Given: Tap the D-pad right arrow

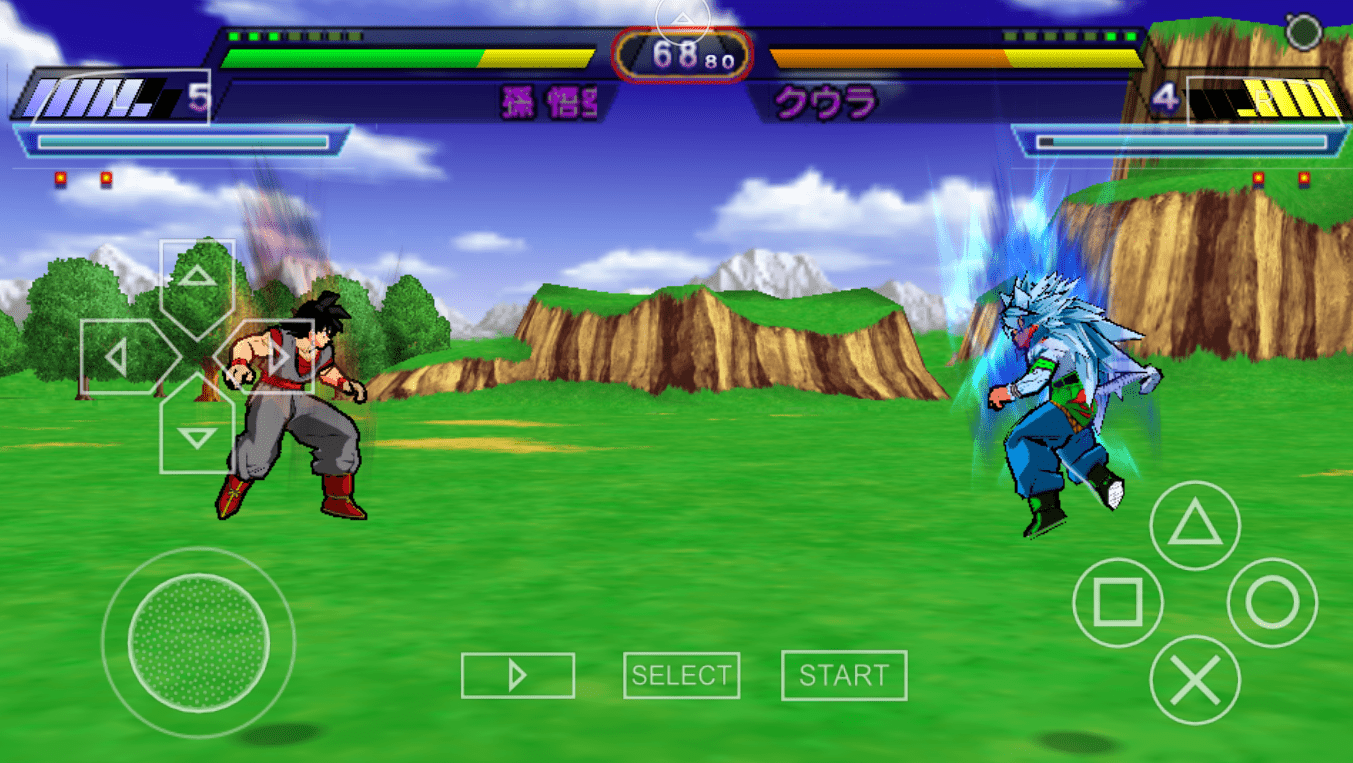Looking at the screenshot, I should [276, 357].
